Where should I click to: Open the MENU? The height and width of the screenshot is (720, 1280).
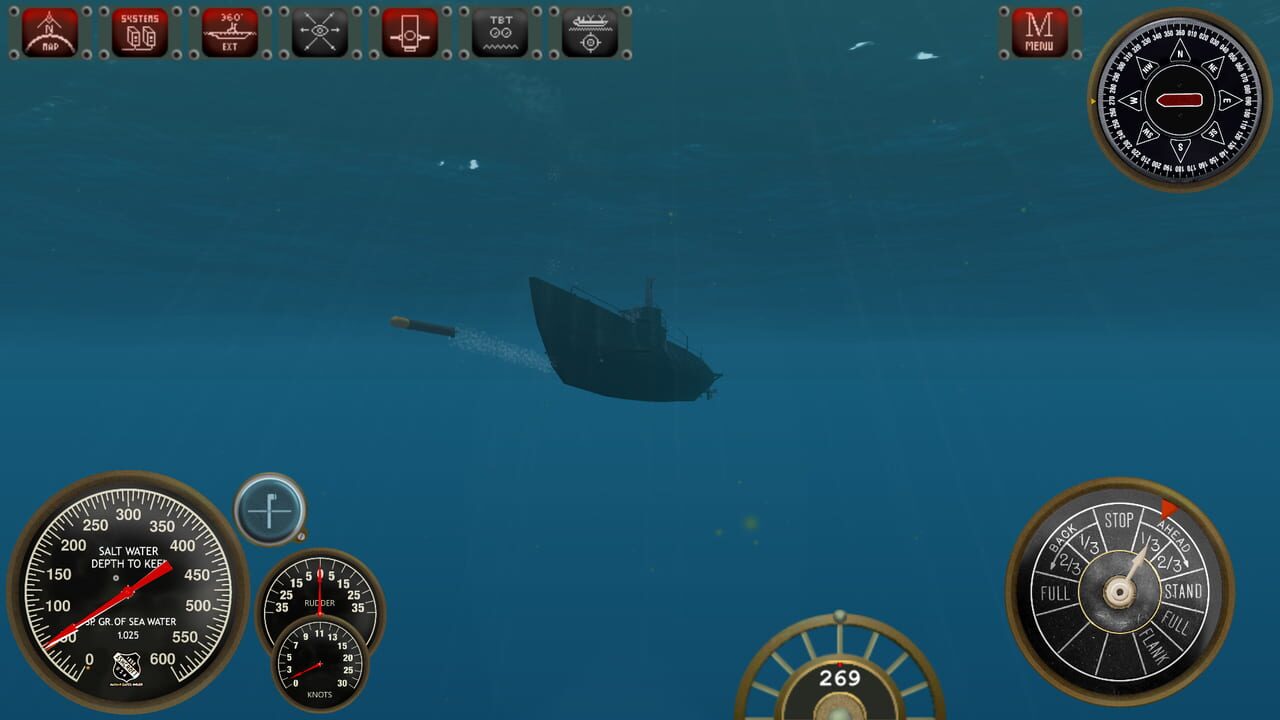1037,31
